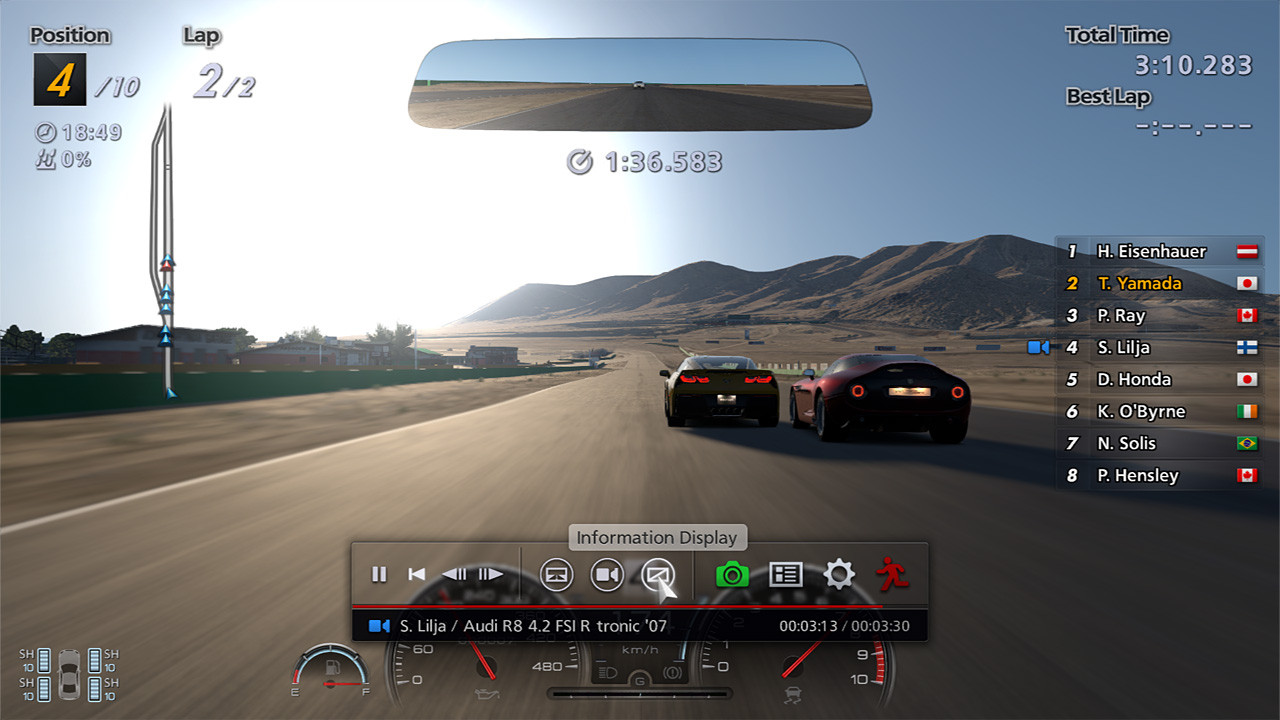Click the change view icon in replay bar

click(557, 574)
